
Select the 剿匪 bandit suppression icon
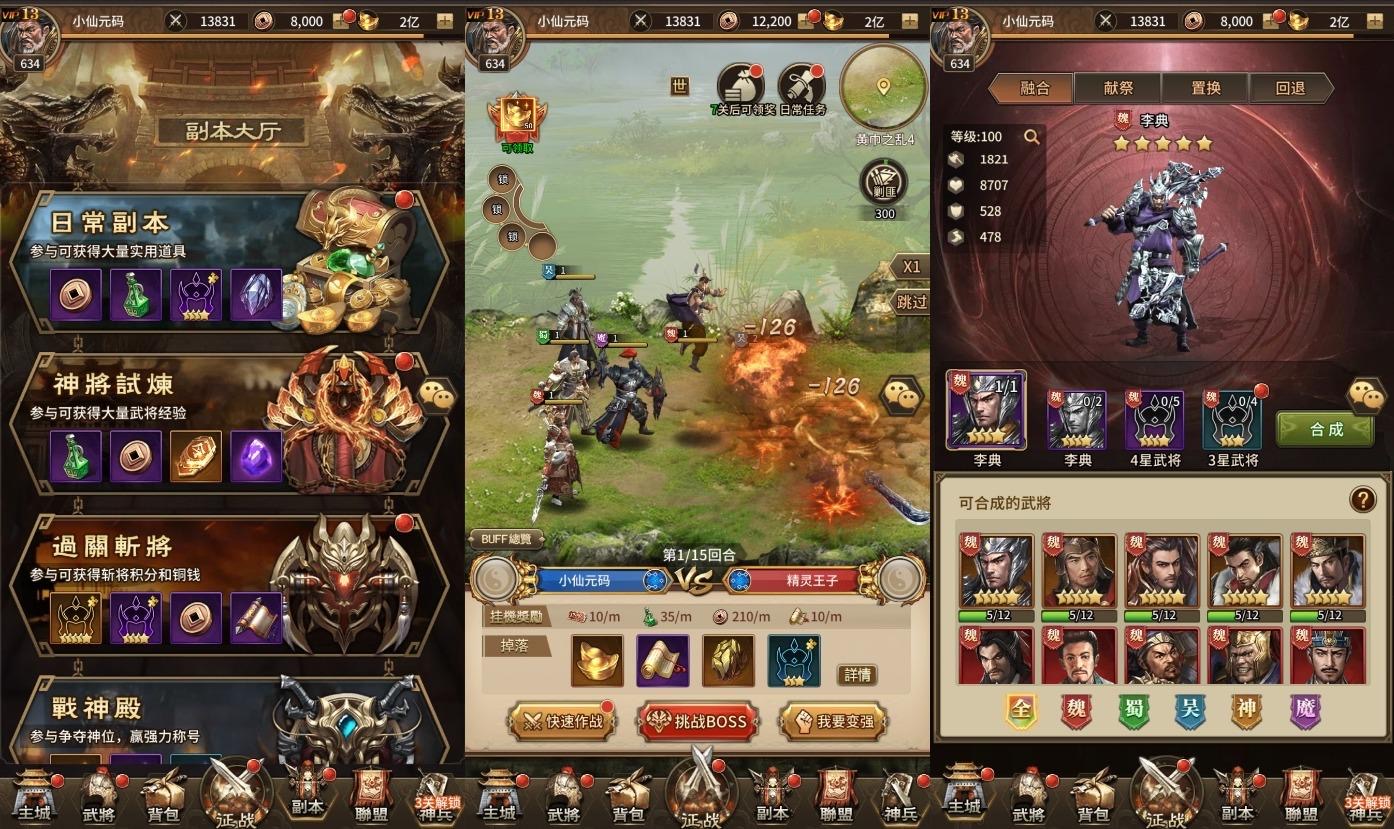click(883, 185)
